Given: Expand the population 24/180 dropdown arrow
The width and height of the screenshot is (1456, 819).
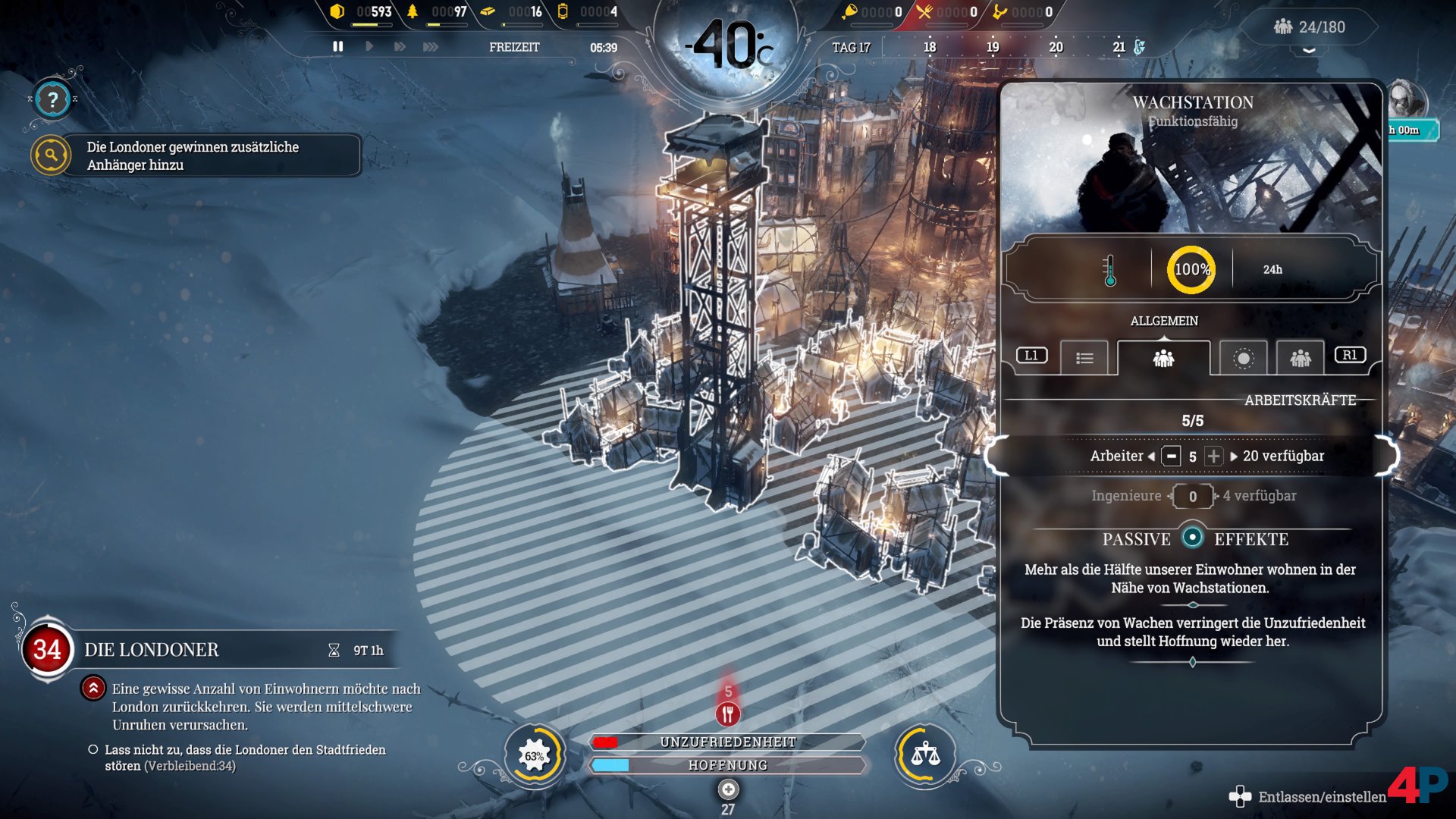Looking at the screenshot, I should point(1309,50).
